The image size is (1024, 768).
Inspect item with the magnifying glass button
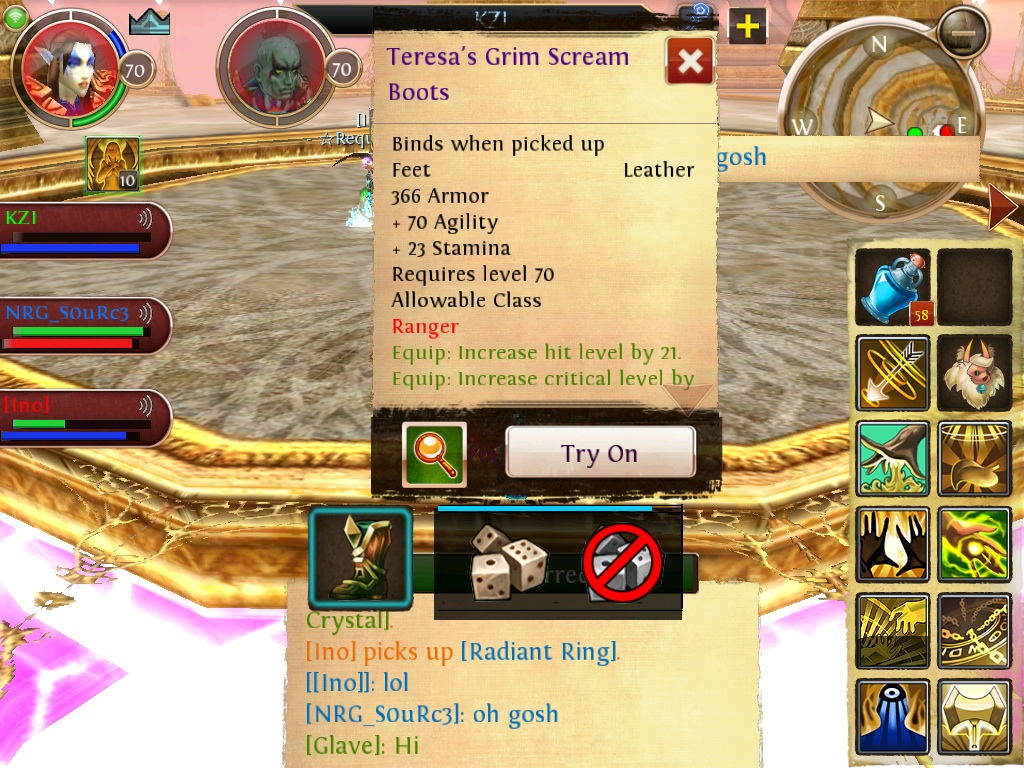pos(434,454)
